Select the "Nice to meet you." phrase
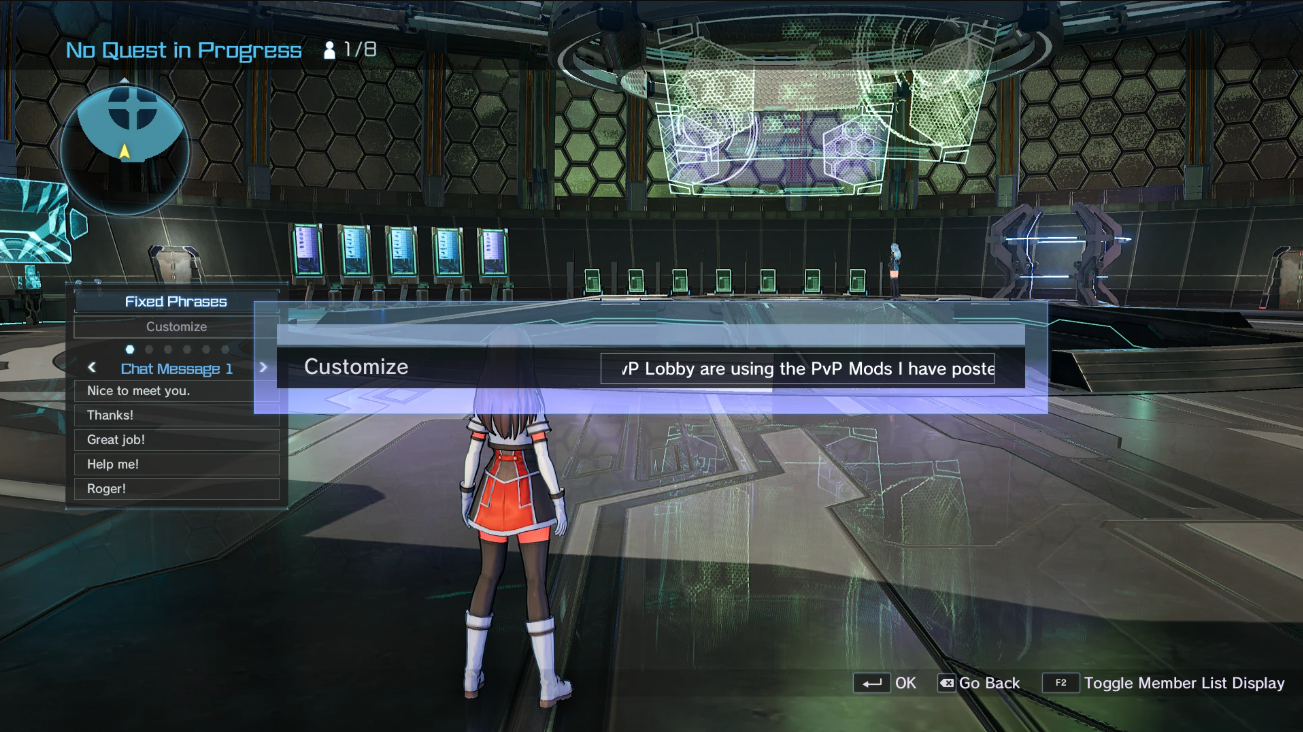 click(x=176, y=391)
